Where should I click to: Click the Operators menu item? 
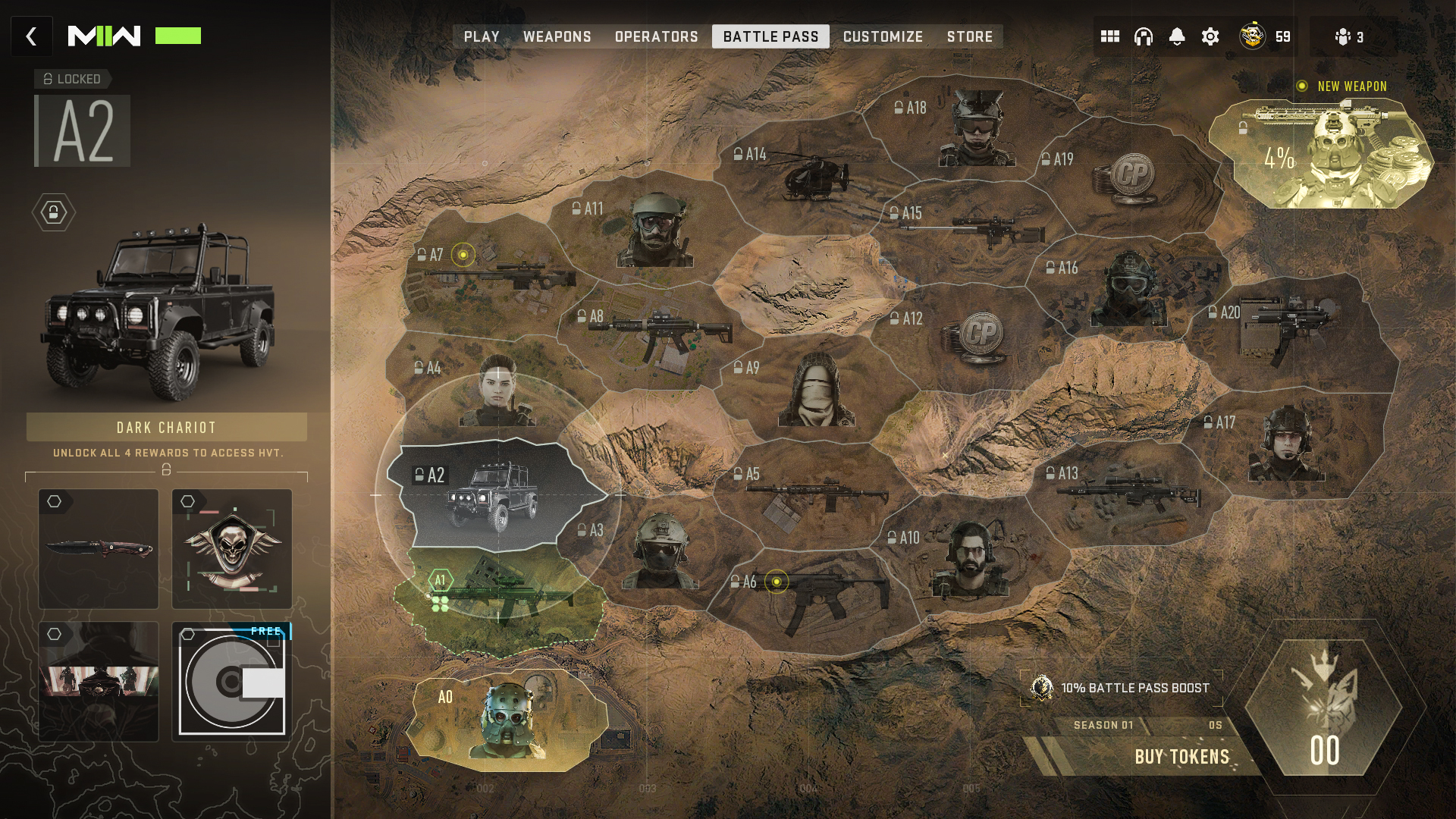point(657,36)
